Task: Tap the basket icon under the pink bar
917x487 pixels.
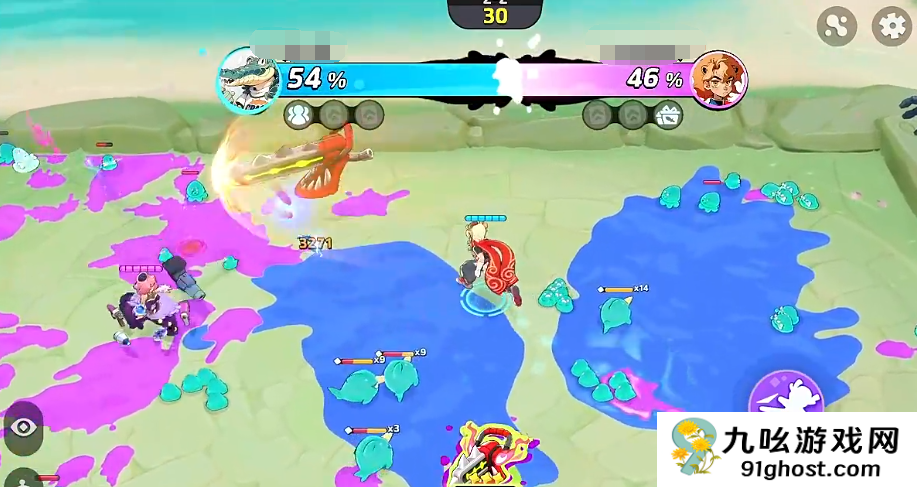Action: [x=667, y=115]
